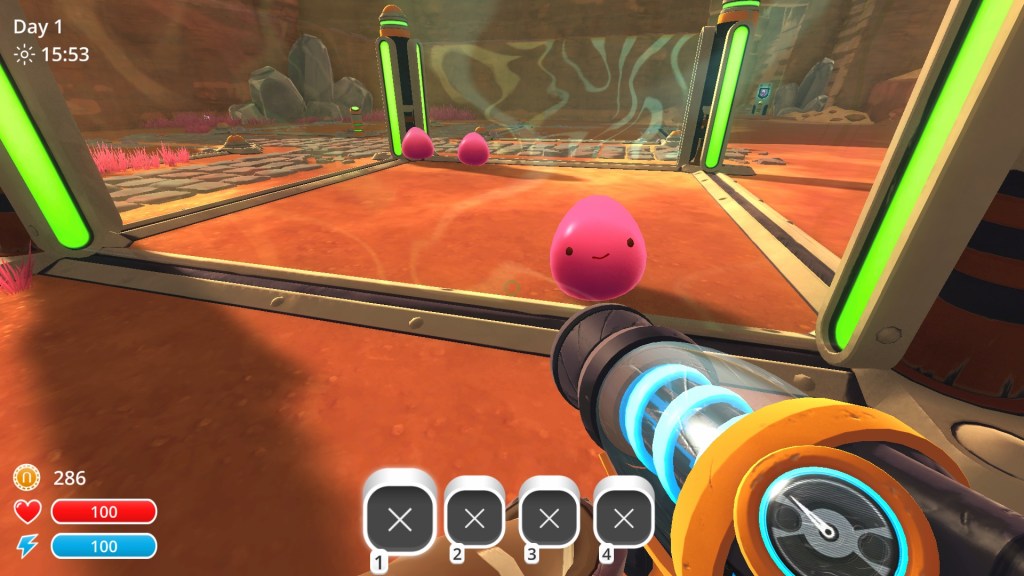
Task: Choose vacpack slot number 2
Action: point(475,519)
